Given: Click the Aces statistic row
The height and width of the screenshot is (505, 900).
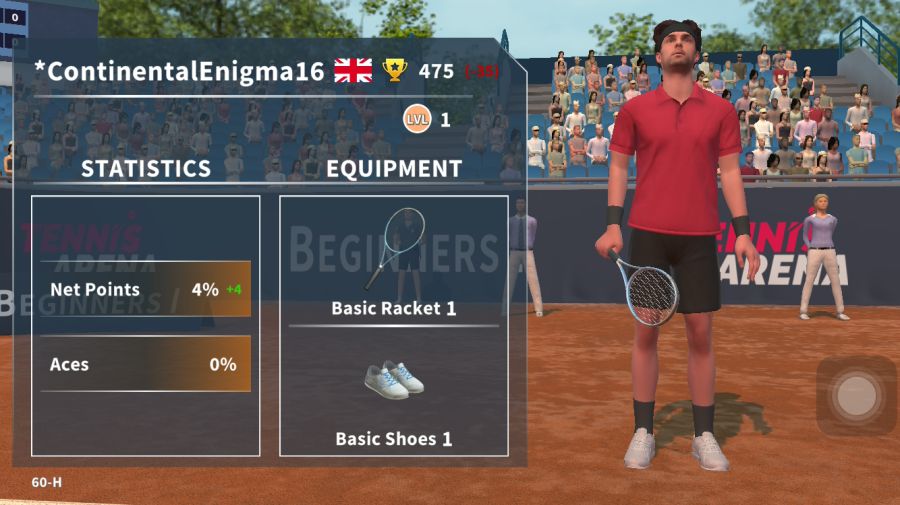Looking at the screenshot, I should pos(145,364).
